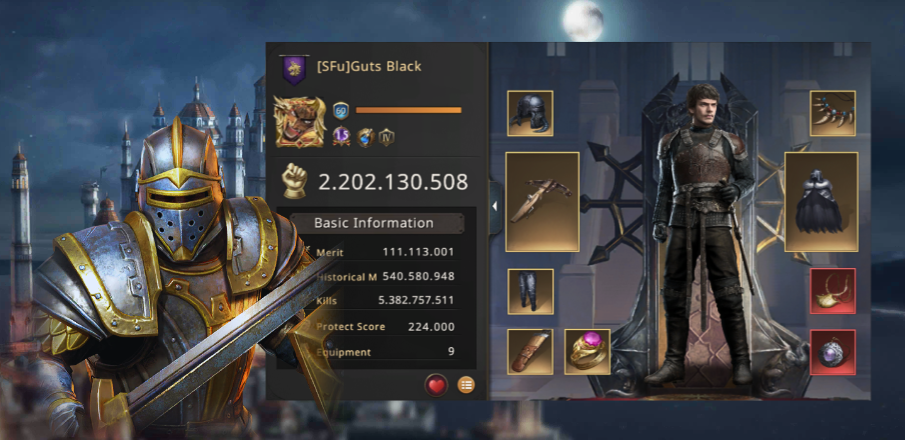
Task: Select the dark orb pendant slot
Action: pyautogui.click(x=833, y=351)
